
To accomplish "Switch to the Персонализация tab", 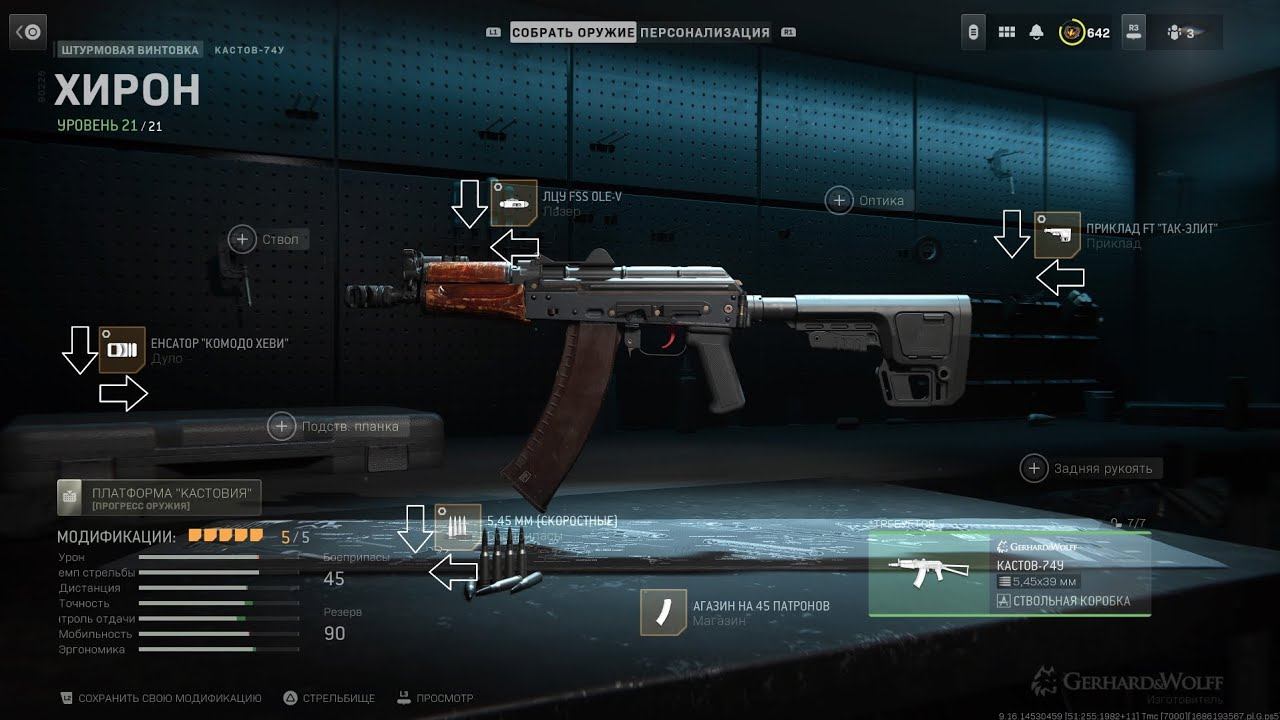I will tap(705, 32).
